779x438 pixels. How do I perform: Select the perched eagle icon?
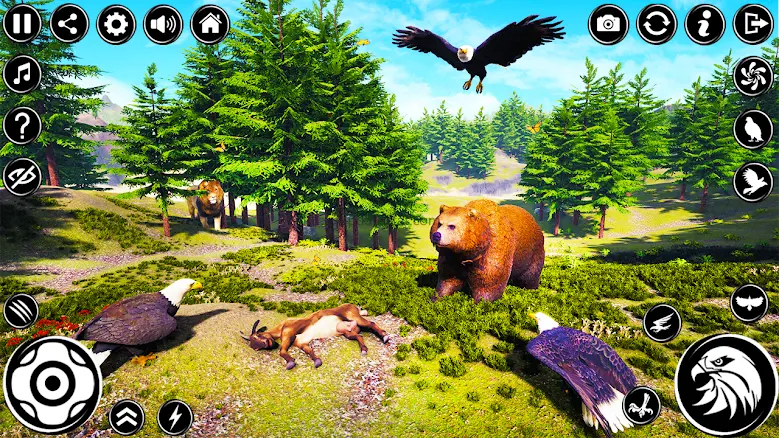753,129
